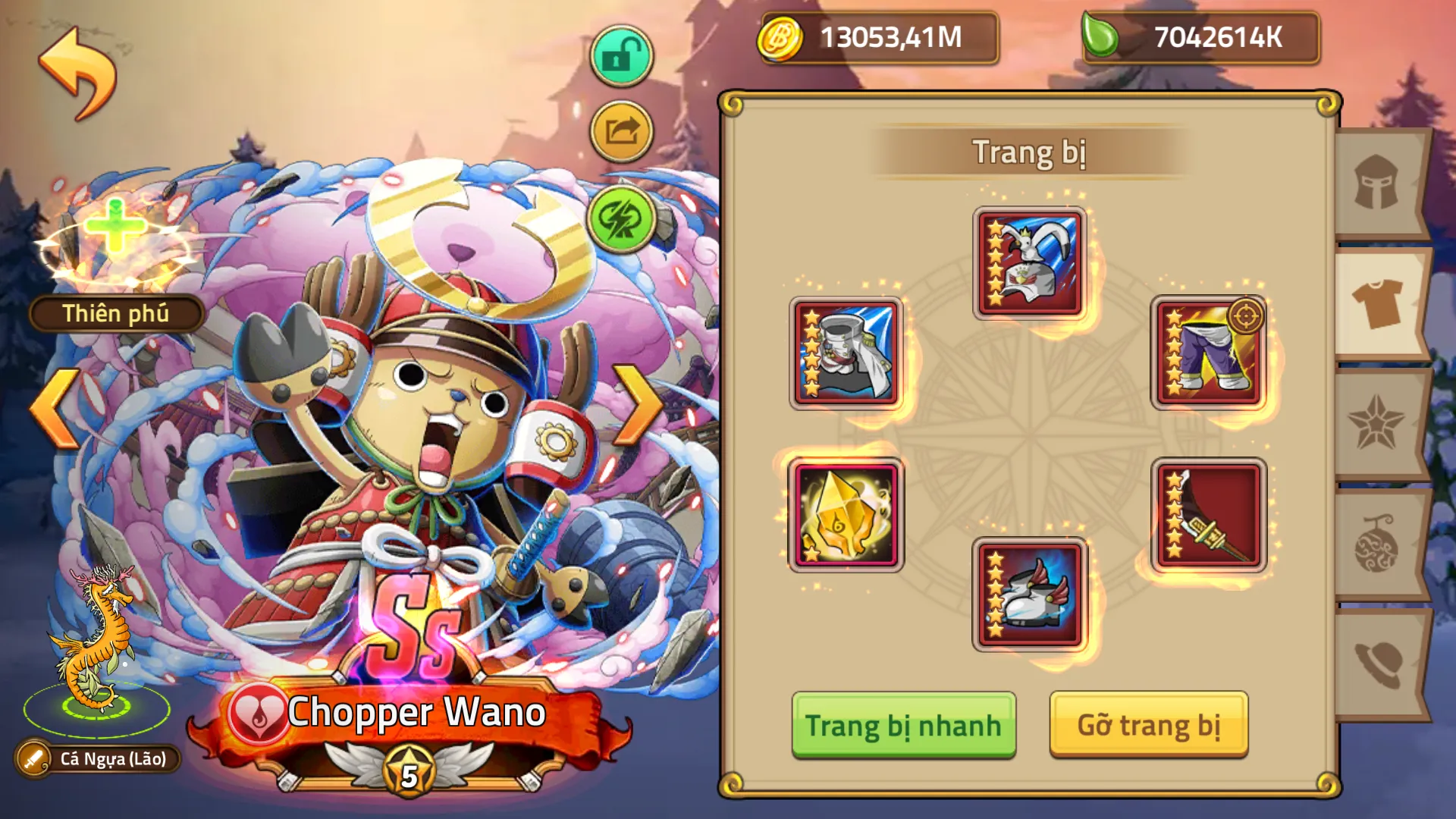This screenshot has width=1456, height=819.
Task: Open the share option for Chopper Wano
Action: tap(620, 130)
